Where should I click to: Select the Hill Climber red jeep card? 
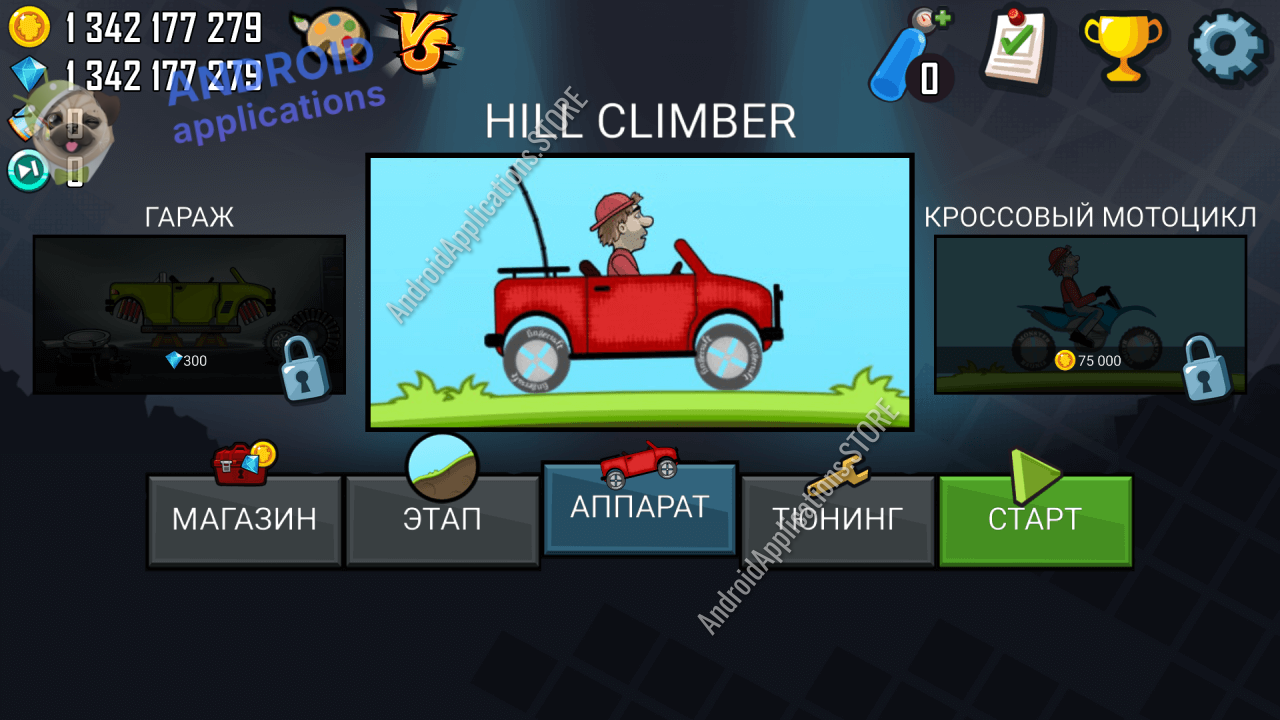640,292
